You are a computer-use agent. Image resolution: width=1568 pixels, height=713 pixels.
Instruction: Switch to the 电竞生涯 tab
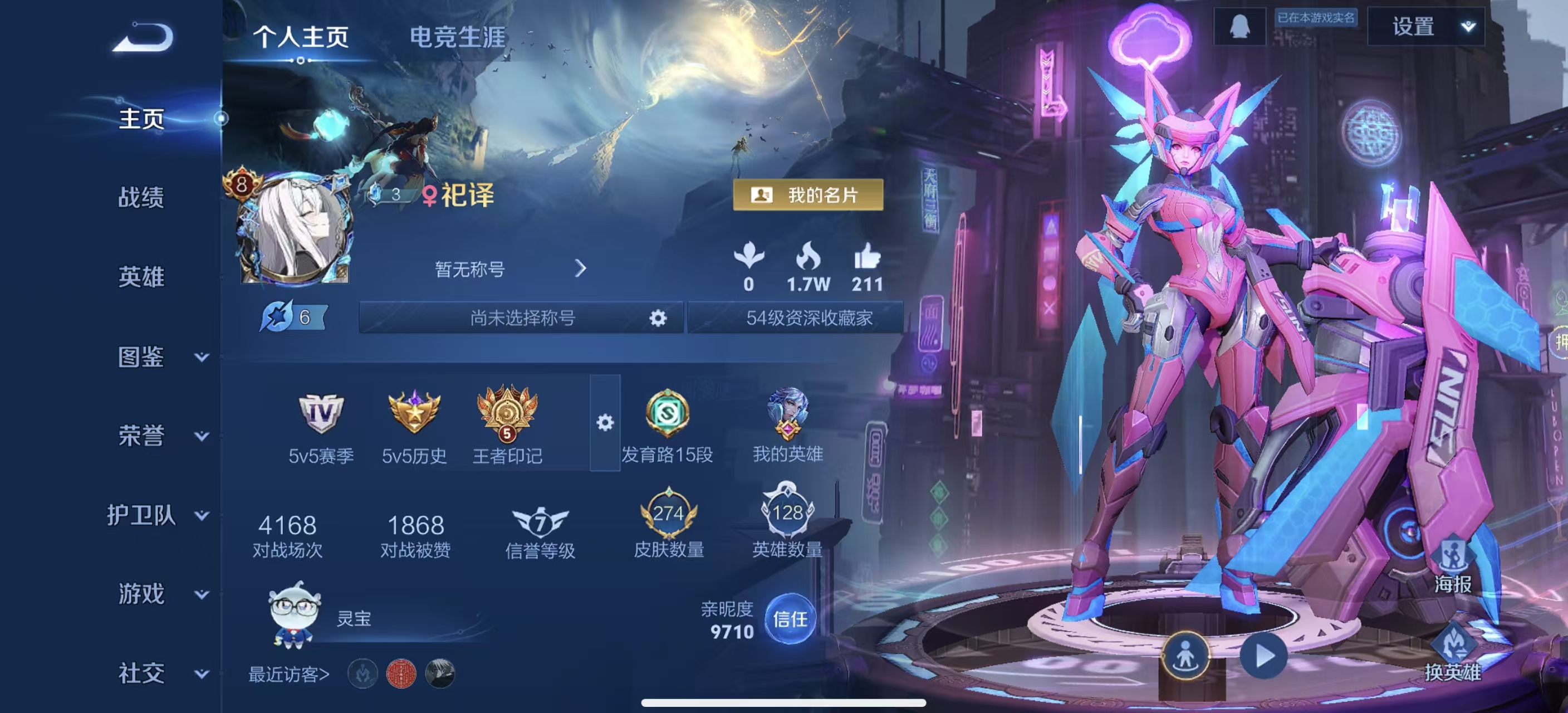tap(457, 37)
